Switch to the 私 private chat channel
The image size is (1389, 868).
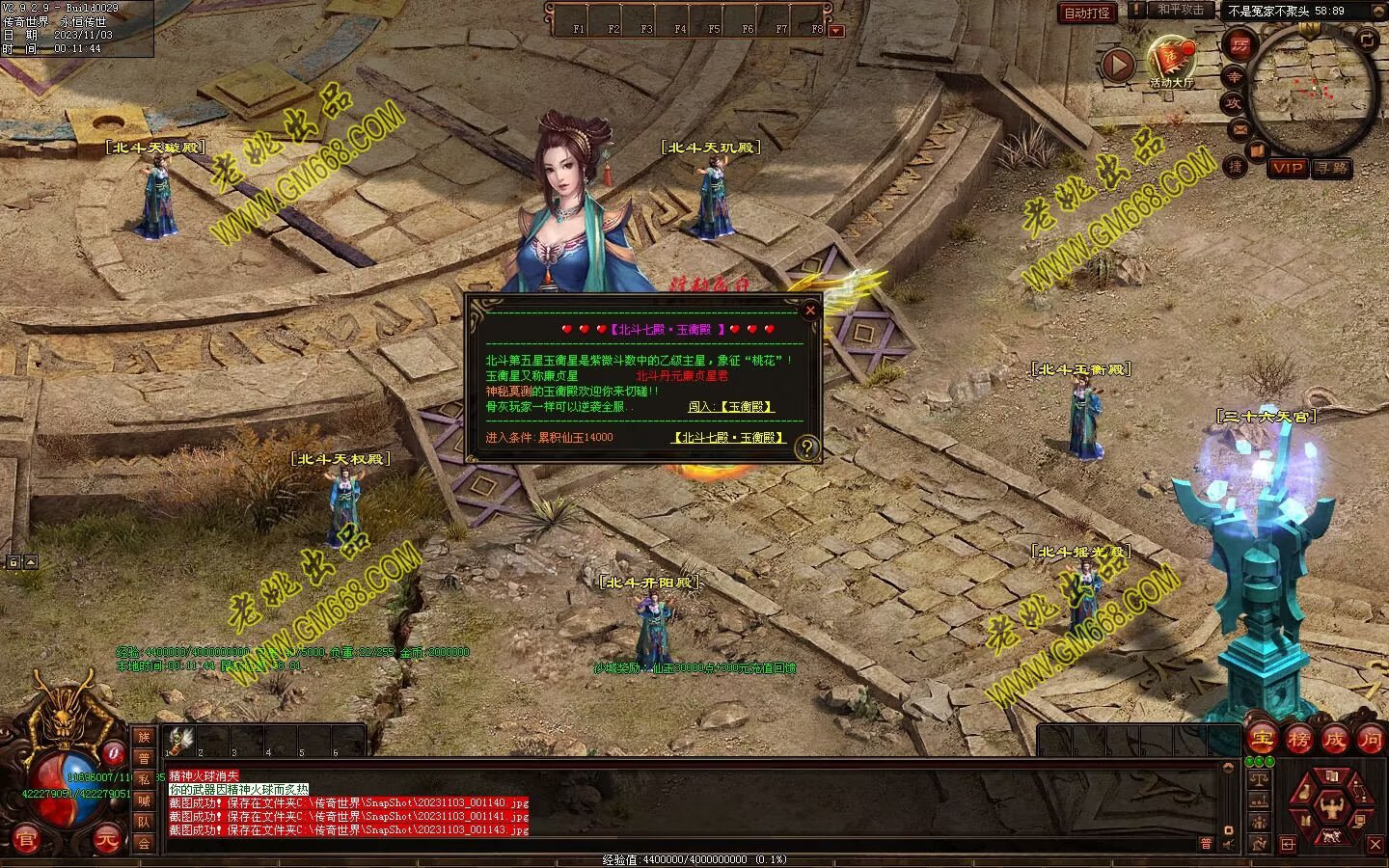tap(144, 779)
